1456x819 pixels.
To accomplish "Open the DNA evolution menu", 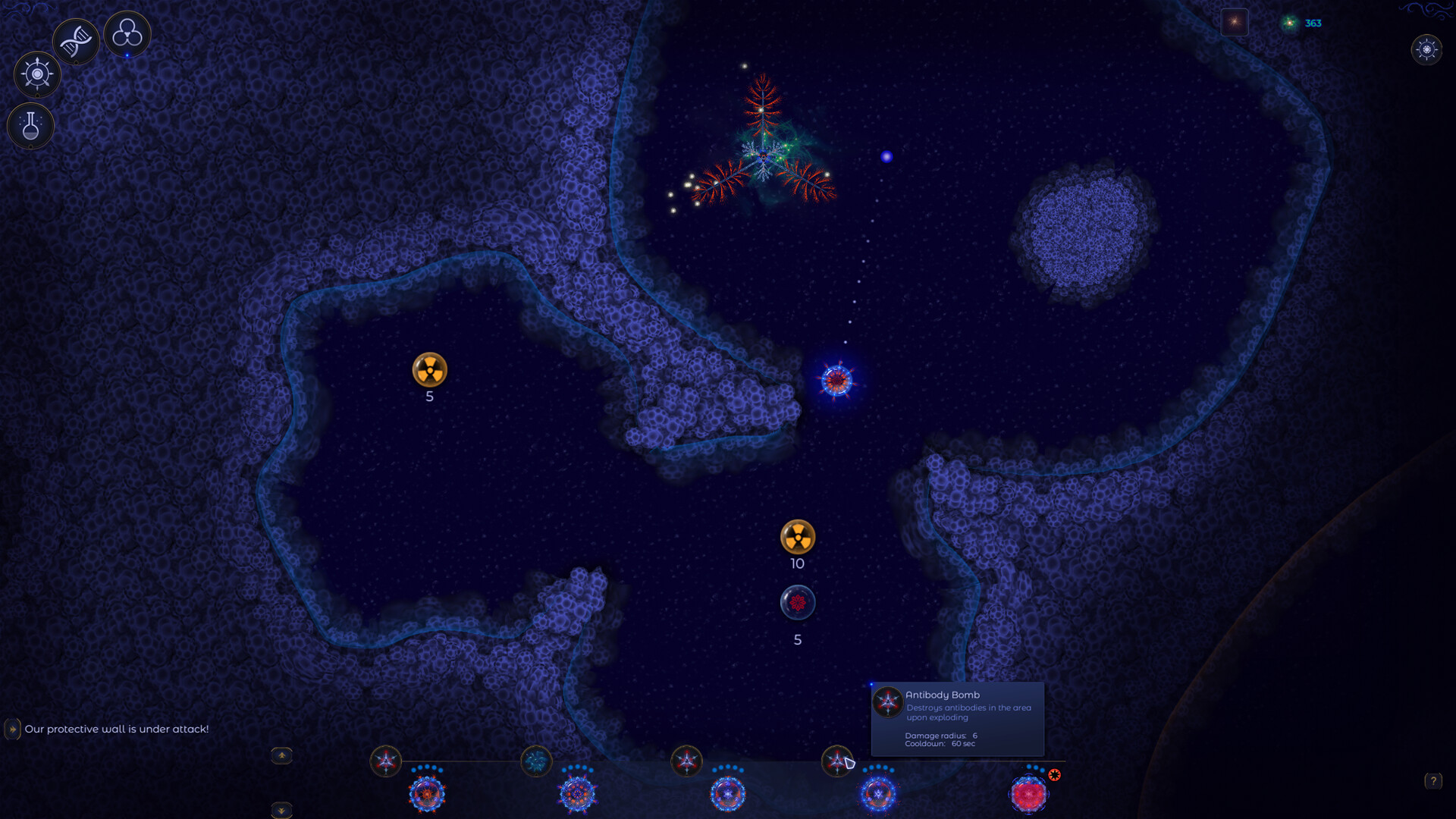I will pos(75,39).
